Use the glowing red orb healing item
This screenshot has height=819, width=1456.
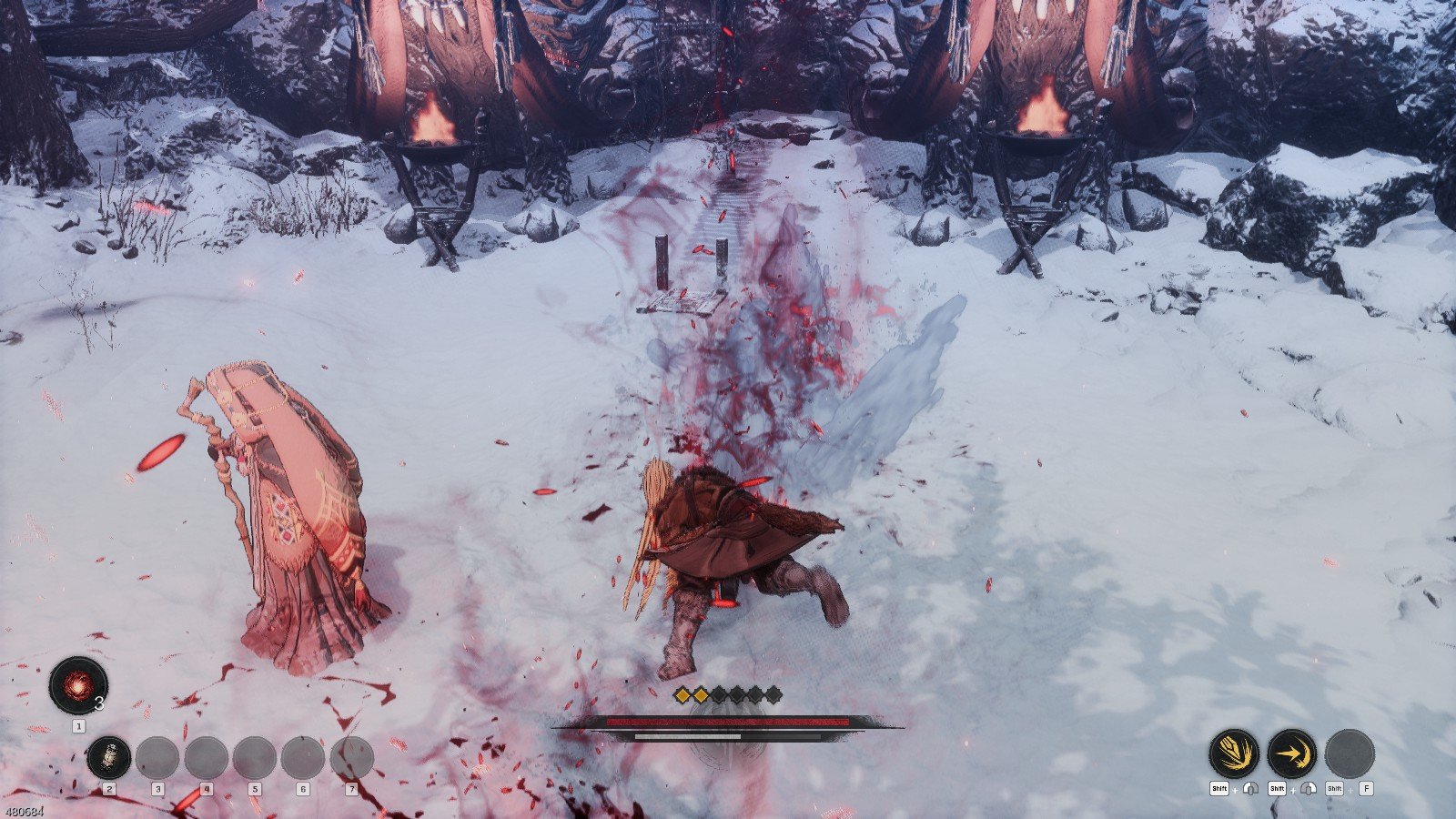coord(78,684)
